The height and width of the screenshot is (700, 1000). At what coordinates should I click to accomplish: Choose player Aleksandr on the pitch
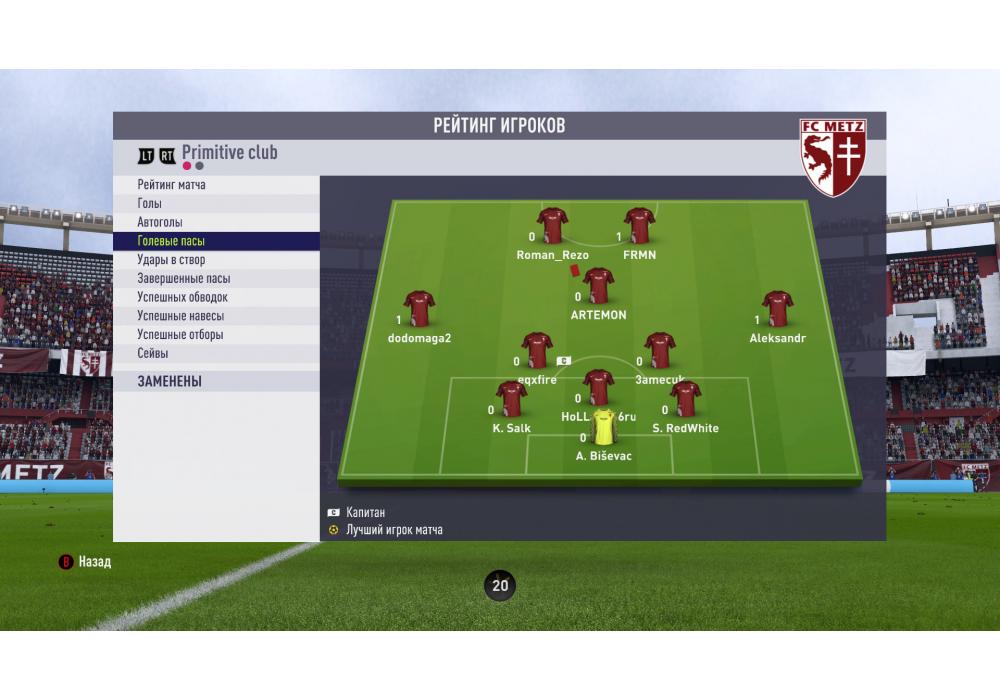pyautogui.click(x=777, y=311)
